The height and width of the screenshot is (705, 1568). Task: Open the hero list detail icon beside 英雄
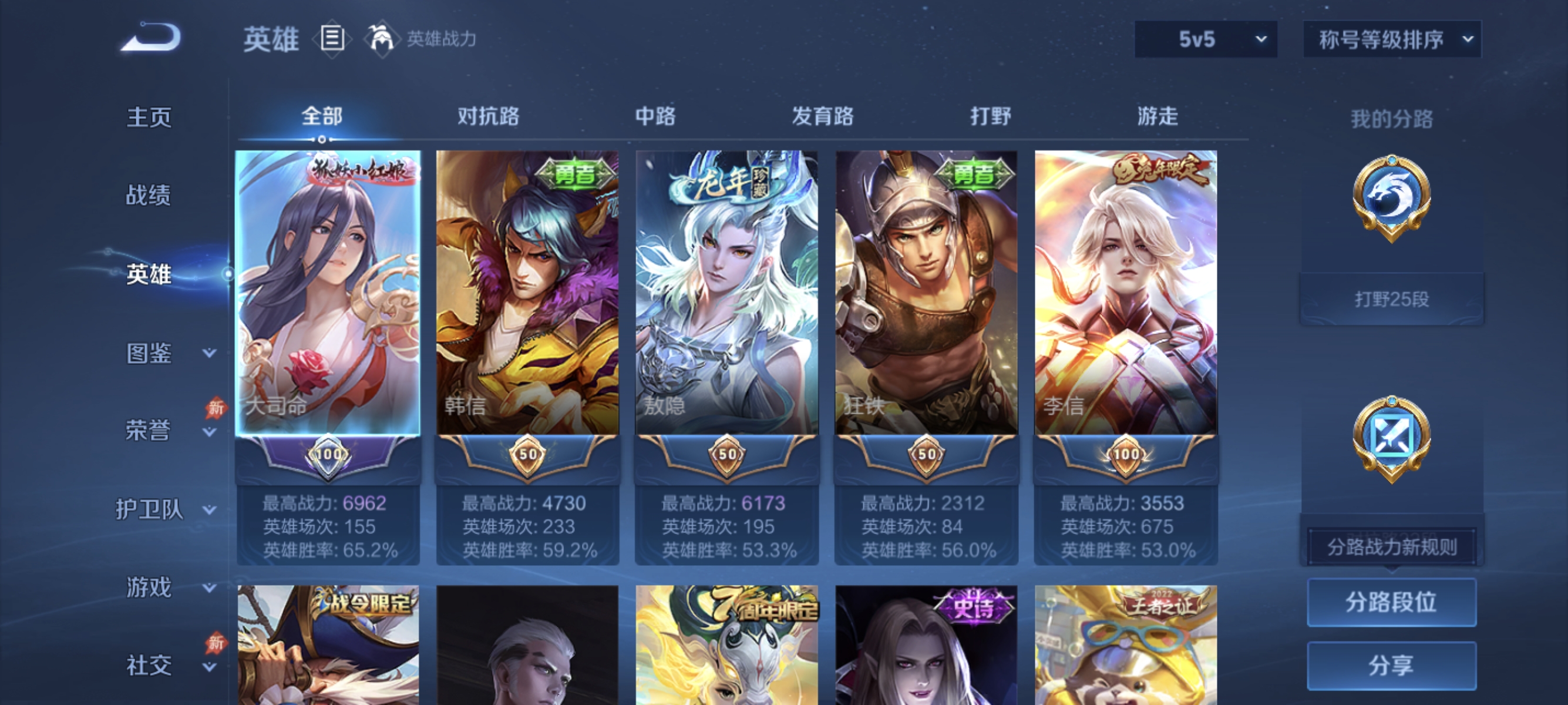(x=332, y=38)
